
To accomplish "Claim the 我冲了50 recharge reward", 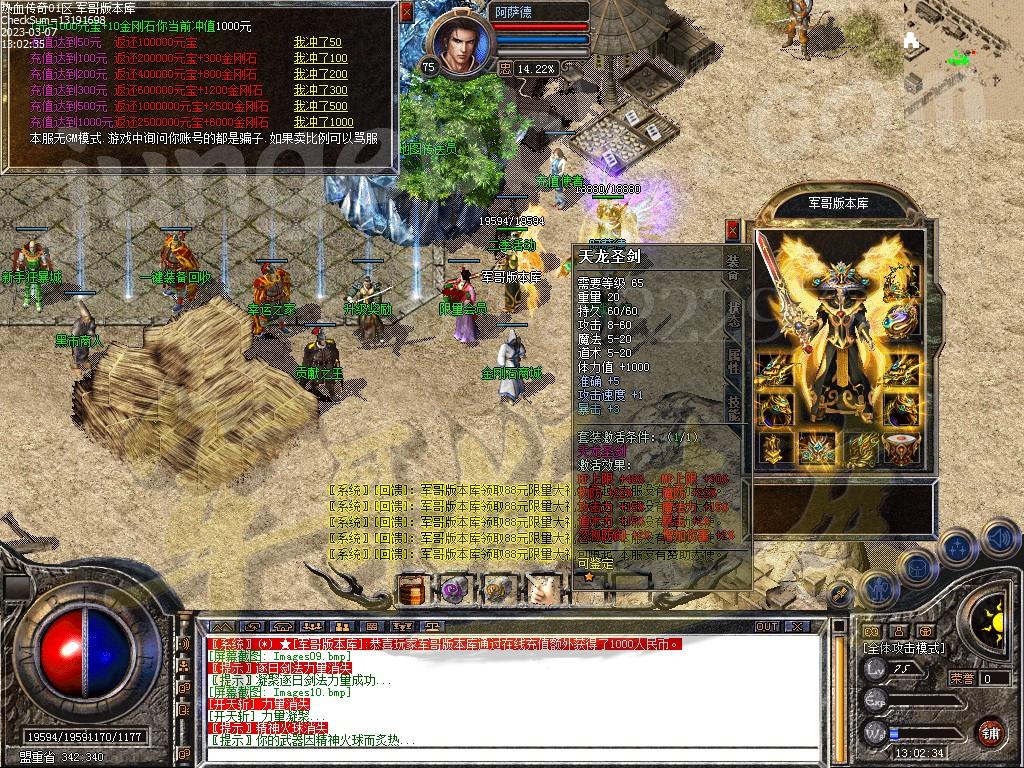I will 317,42.
